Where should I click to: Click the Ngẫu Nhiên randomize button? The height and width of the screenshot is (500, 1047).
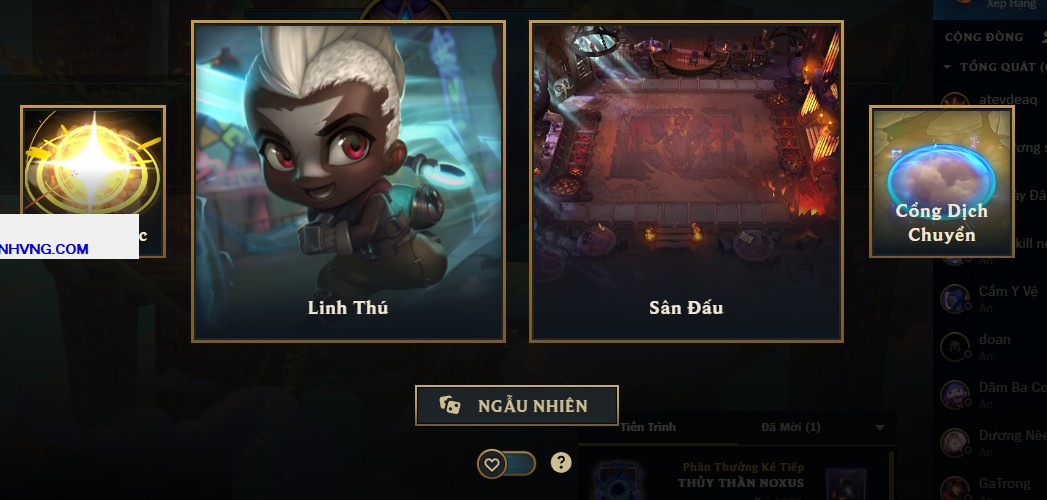tap(517, 405)
